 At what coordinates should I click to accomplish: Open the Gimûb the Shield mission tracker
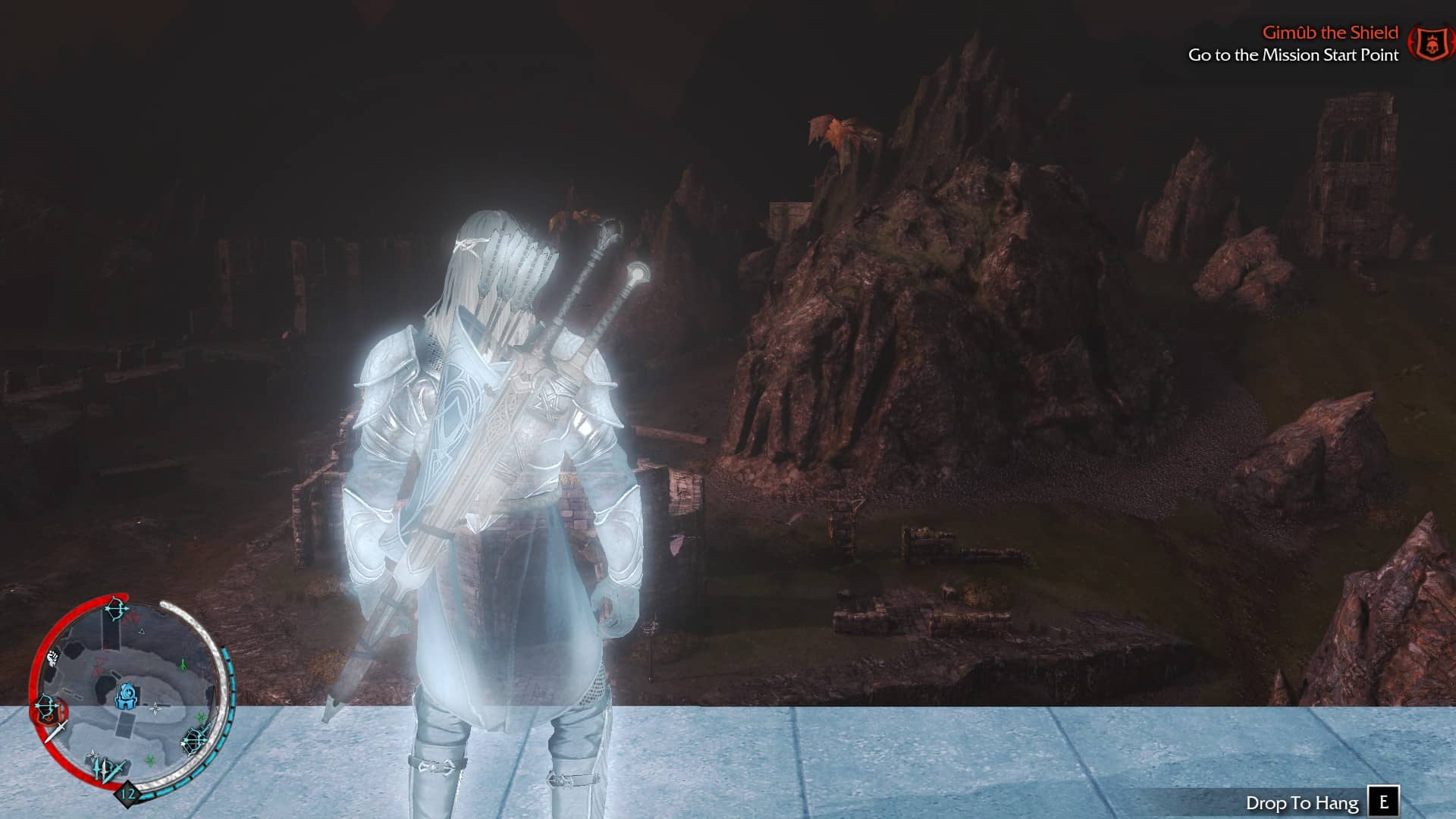1329,33
